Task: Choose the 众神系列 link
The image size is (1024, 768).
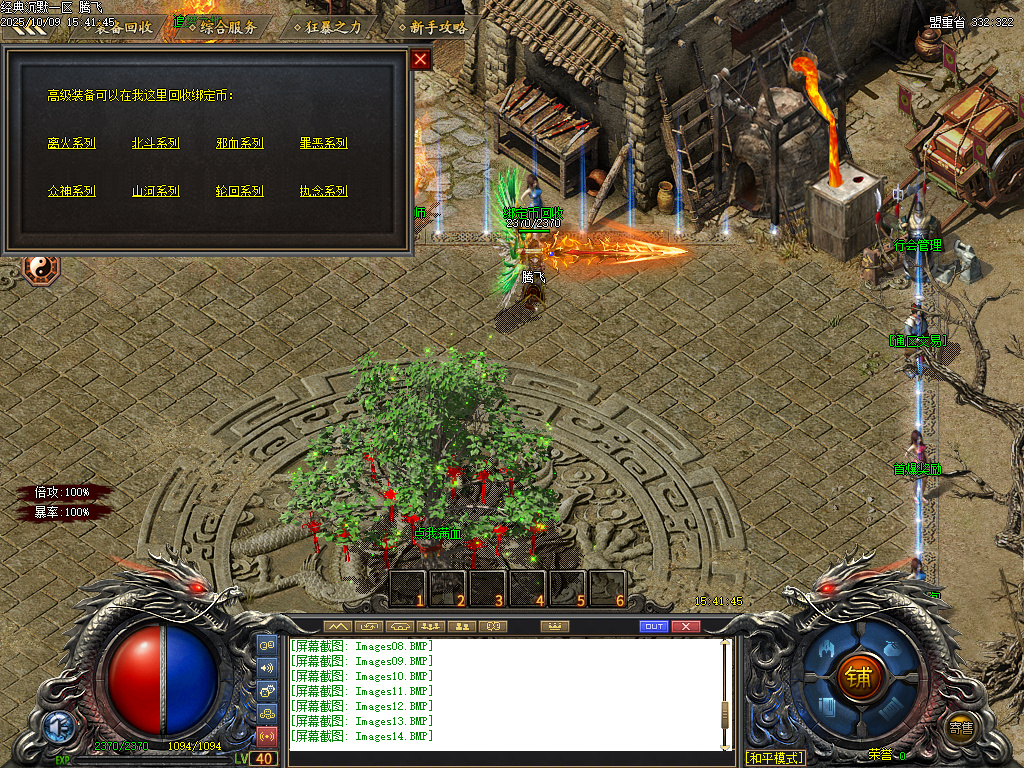Action: pyautogui.click(x=72, y=191)
